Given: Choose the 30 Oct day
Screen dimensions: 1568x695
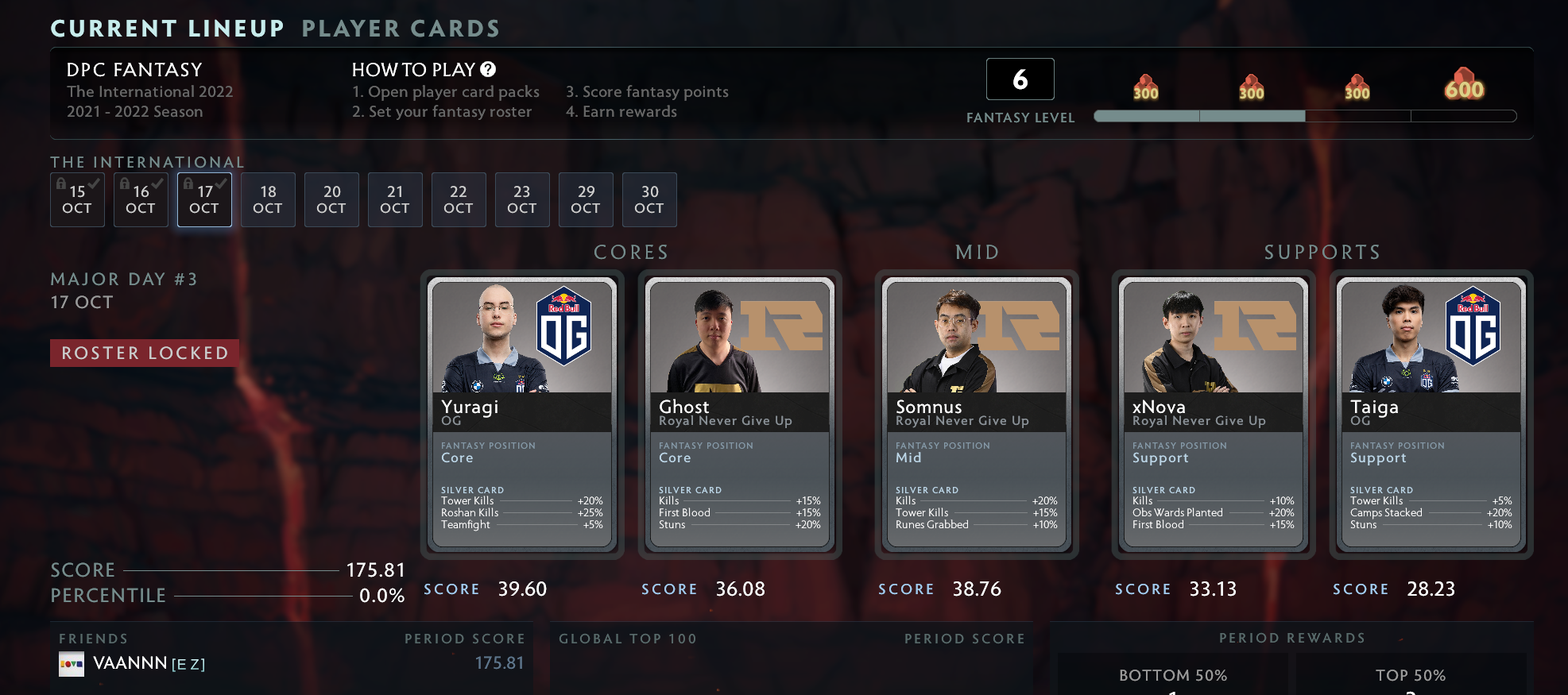Looking at the screenshot, I should click(649, 200).
